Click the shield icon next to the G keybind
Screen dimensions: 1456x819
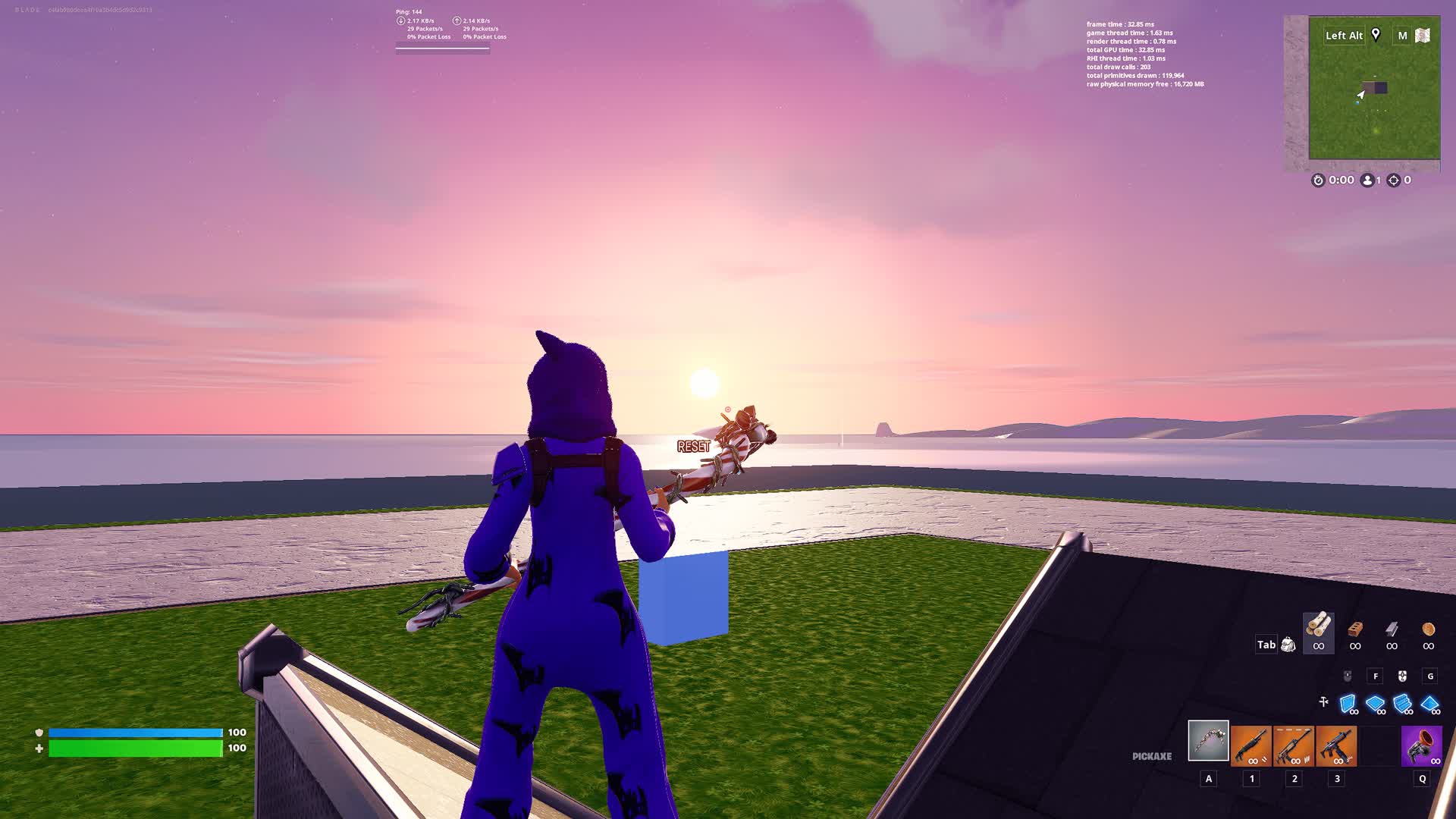1402,676
